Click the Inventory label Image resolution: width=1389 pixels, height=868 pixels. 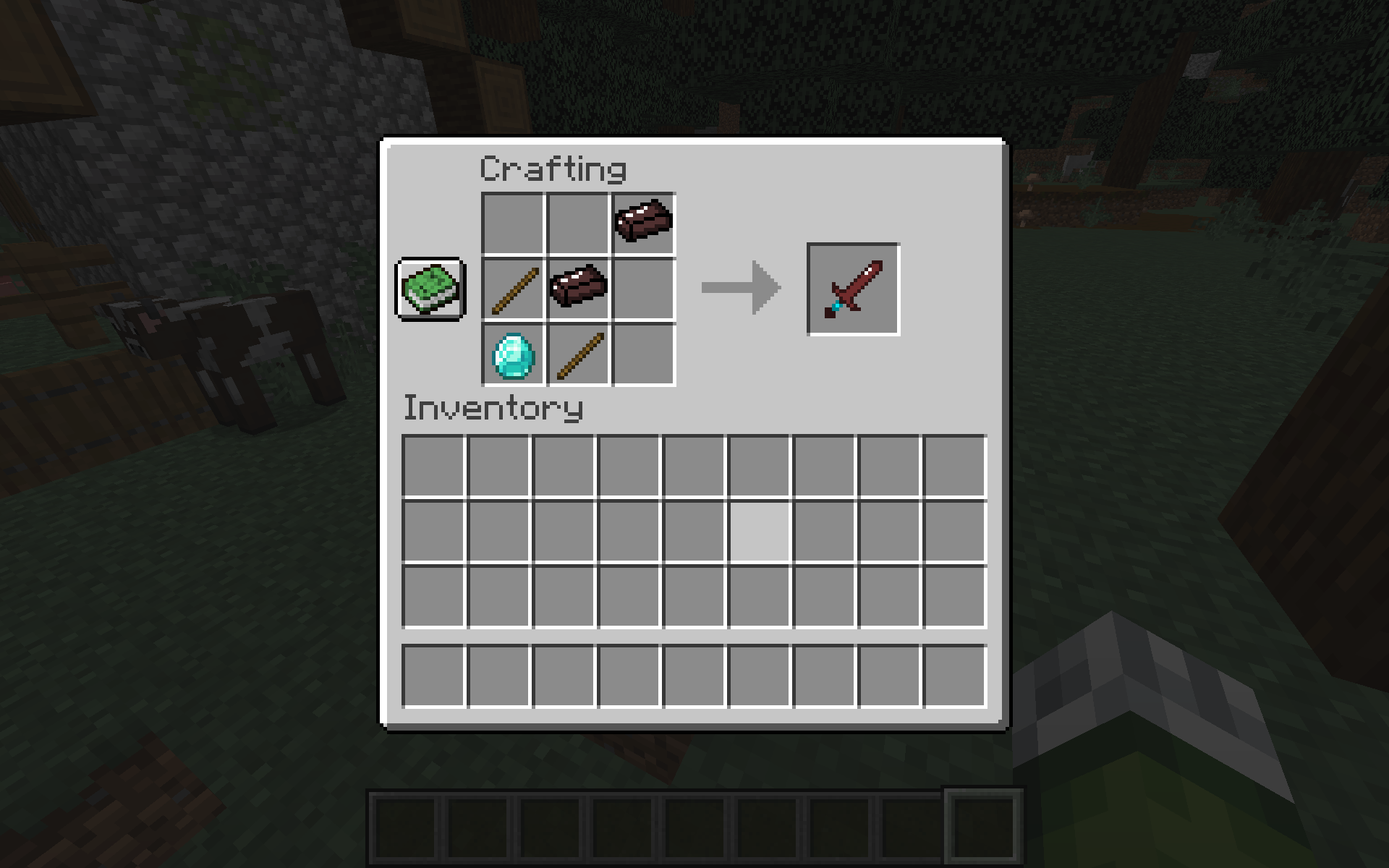pyautogui.click(x=493, y=409)
